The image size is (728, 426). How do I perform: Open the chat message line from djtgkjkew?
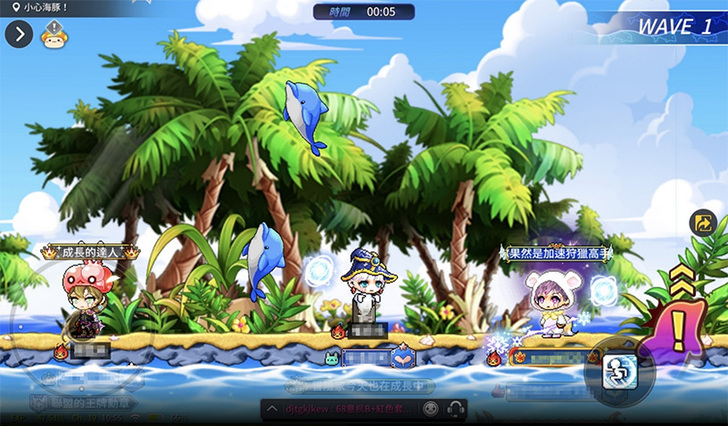345,410
